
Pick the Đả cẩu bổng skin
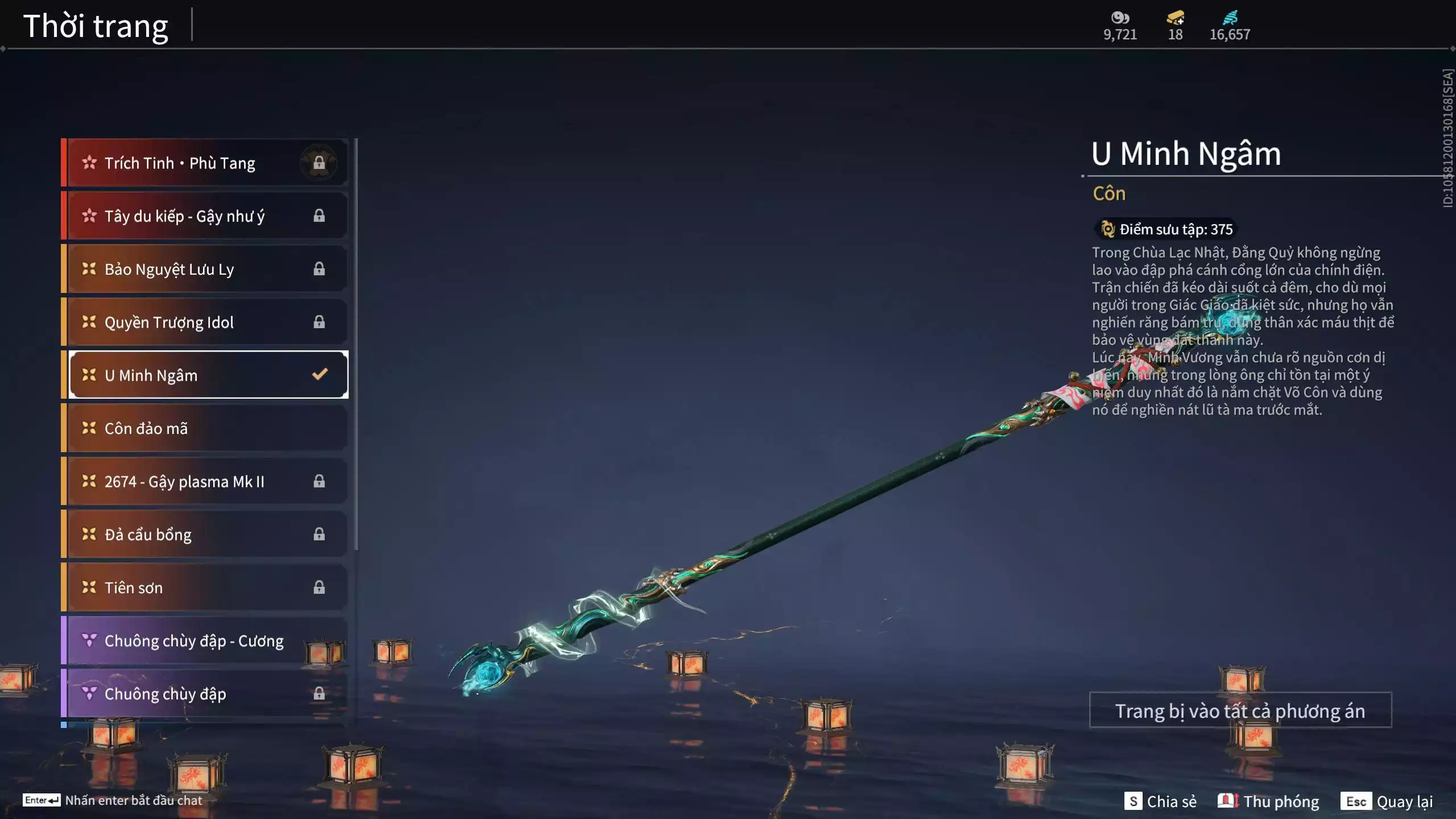205,534
